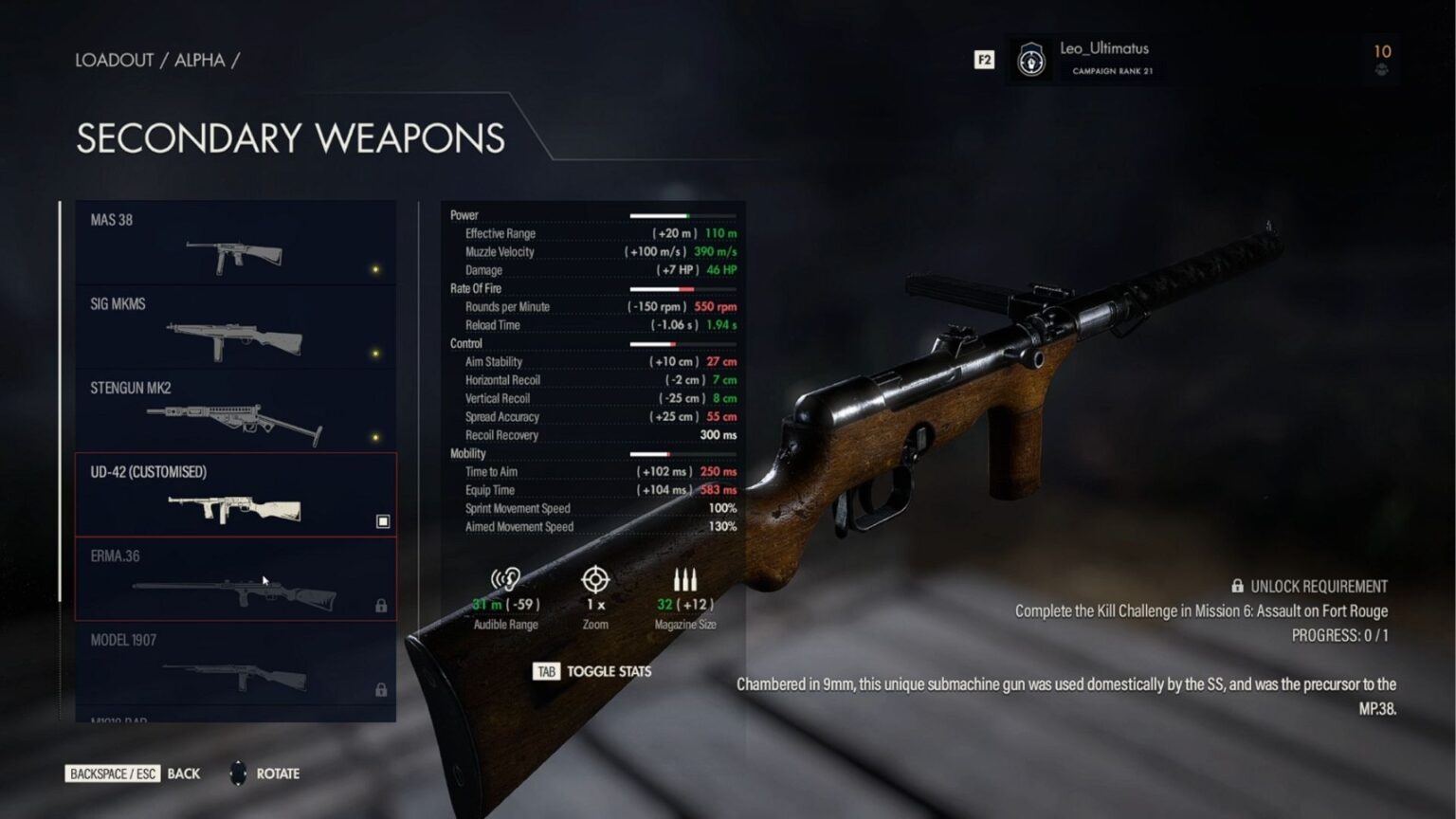Screen dimensions: 1456x819
Task: Click the yellow indicator beside MAS 38
Action: pos(373,267)
